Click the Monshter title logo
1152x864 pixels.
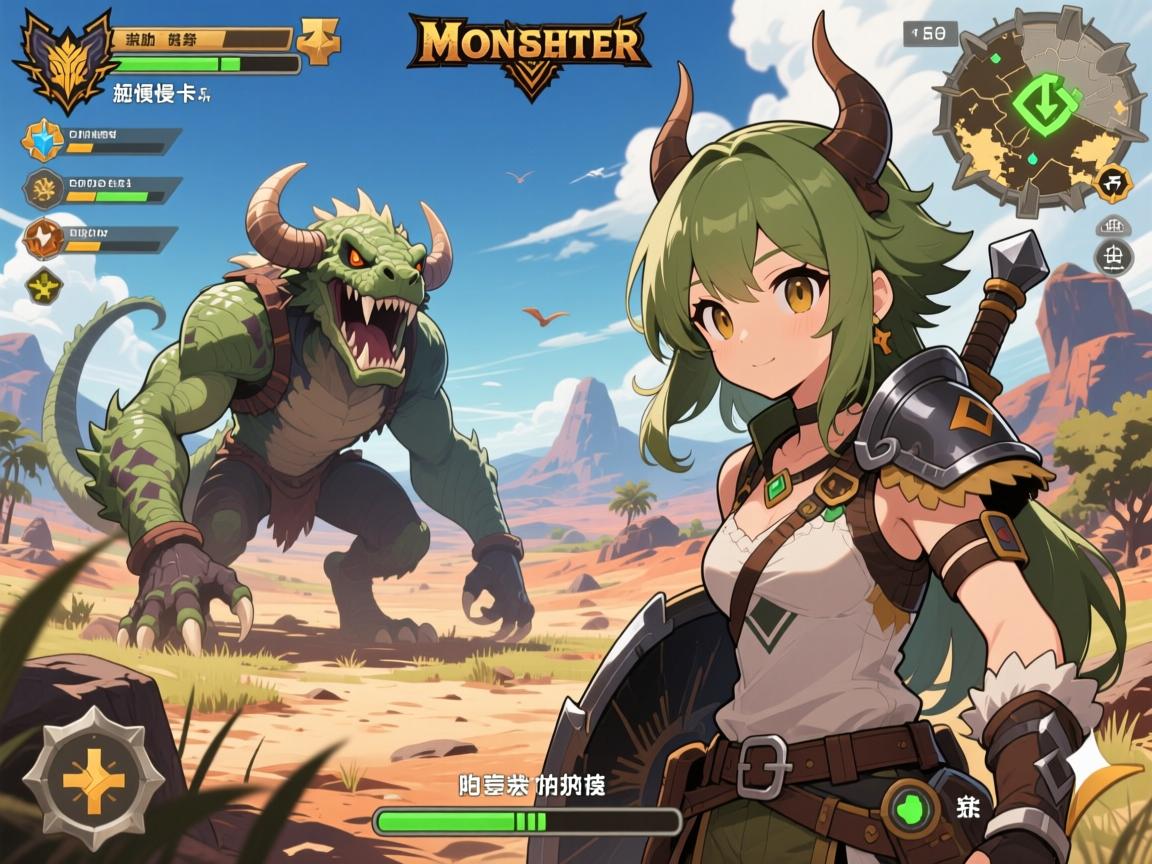527,50
